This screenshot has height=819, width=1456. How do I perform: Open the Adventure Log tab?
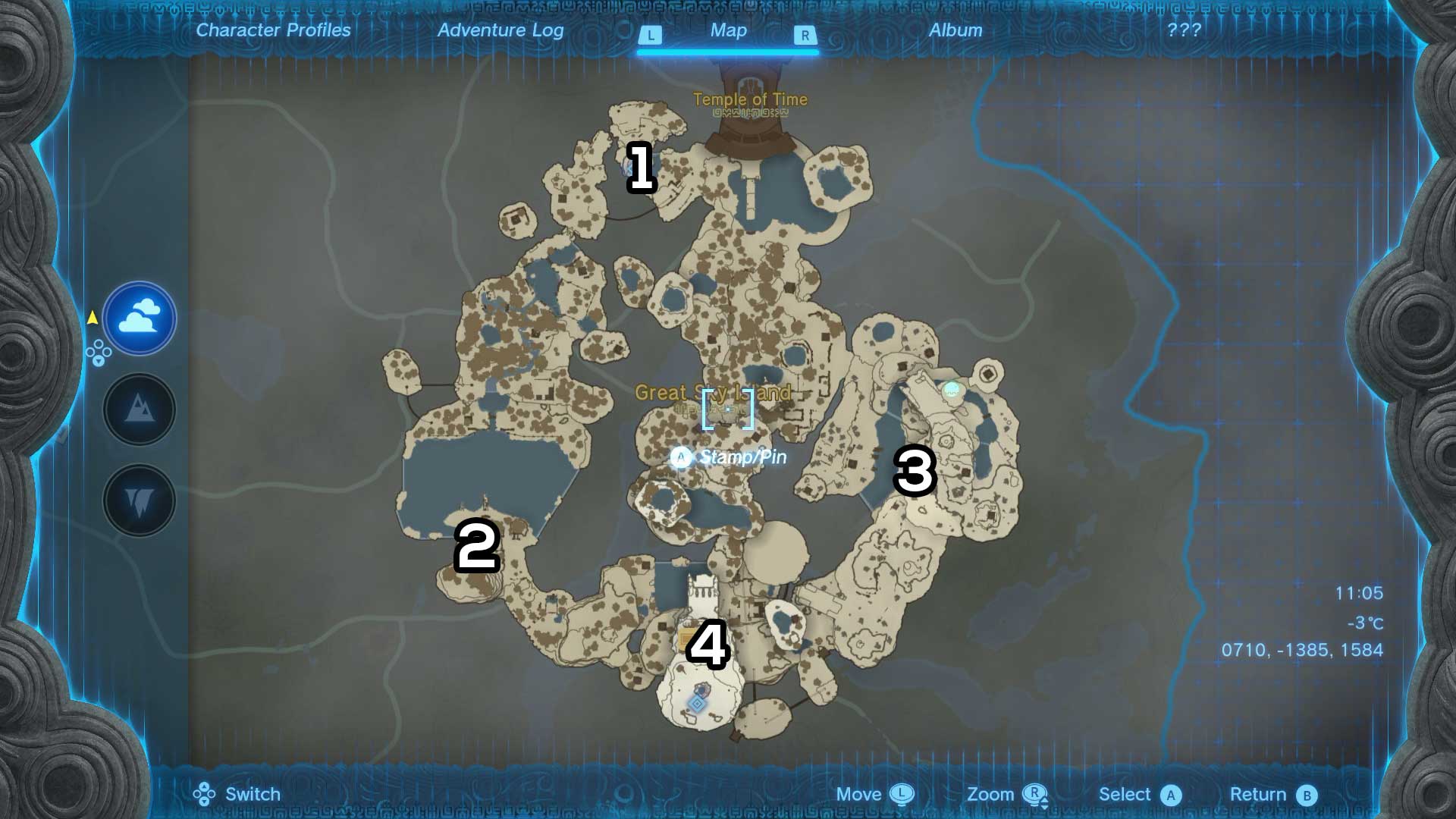pos(500,30)
